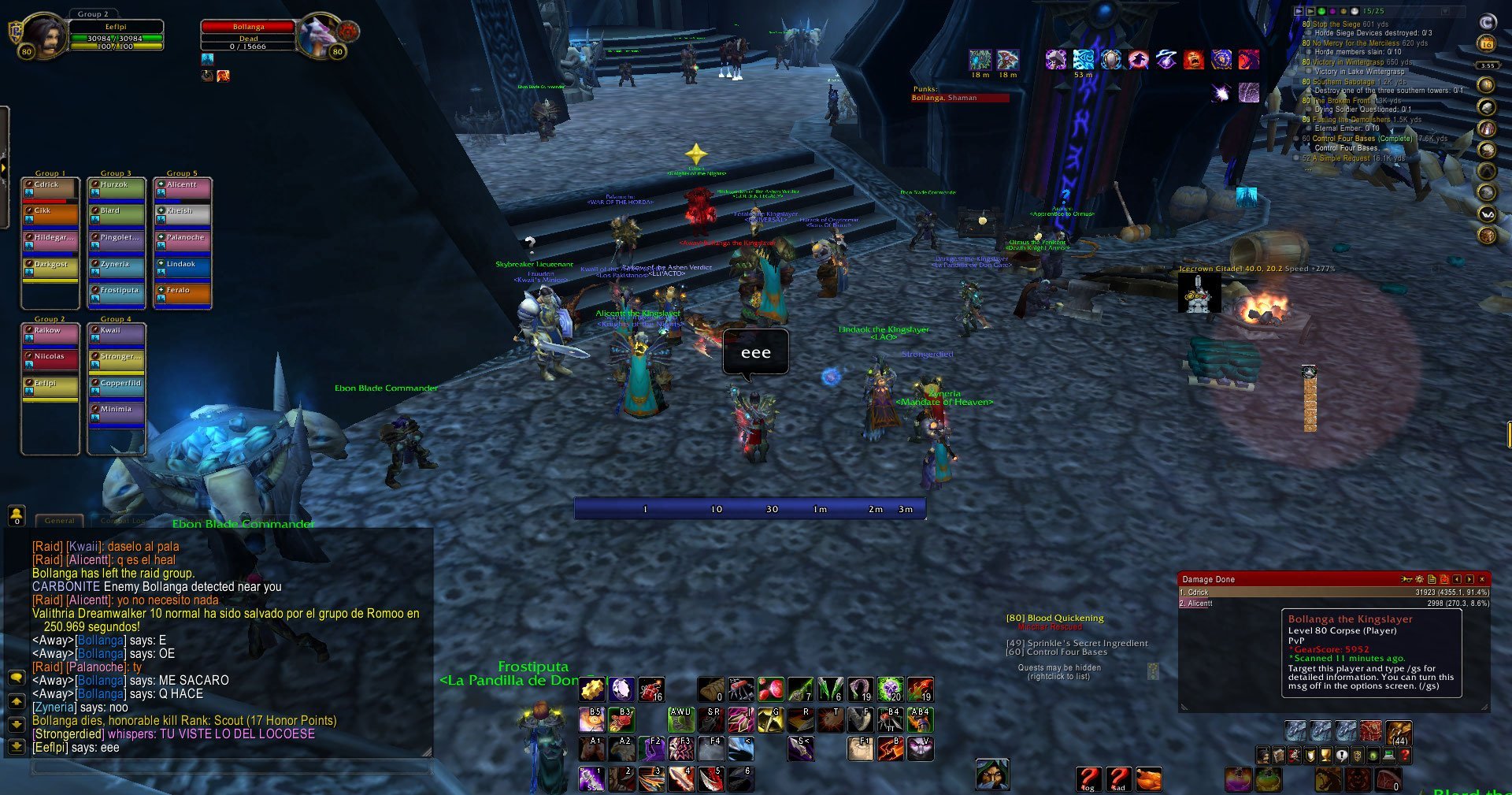Close the Damage Done meter window
Viewport: 1512px width, 795px height.
coord(1482,579)
